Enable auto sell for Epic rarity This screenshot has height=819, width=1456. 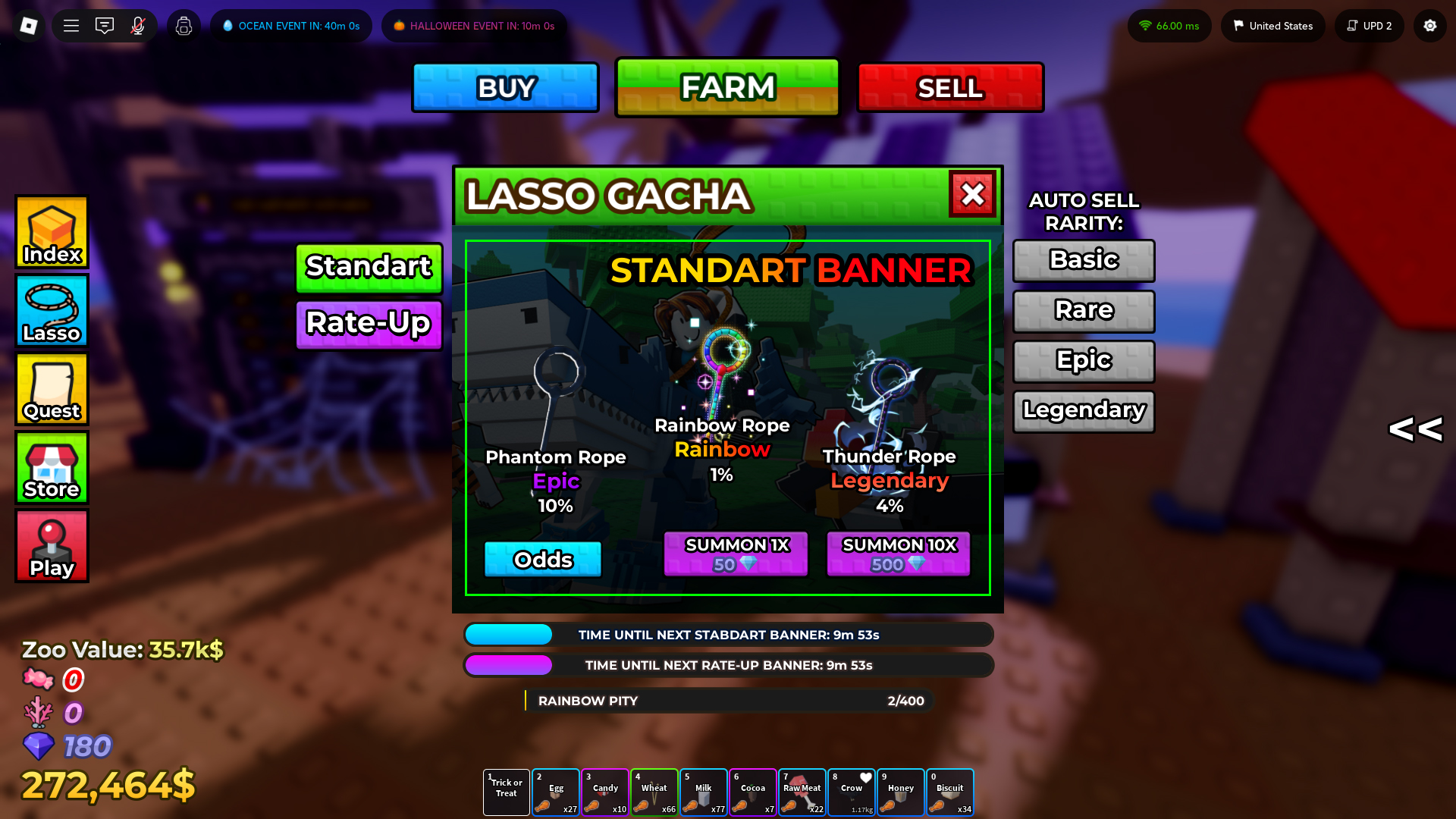click(1083, 361)
